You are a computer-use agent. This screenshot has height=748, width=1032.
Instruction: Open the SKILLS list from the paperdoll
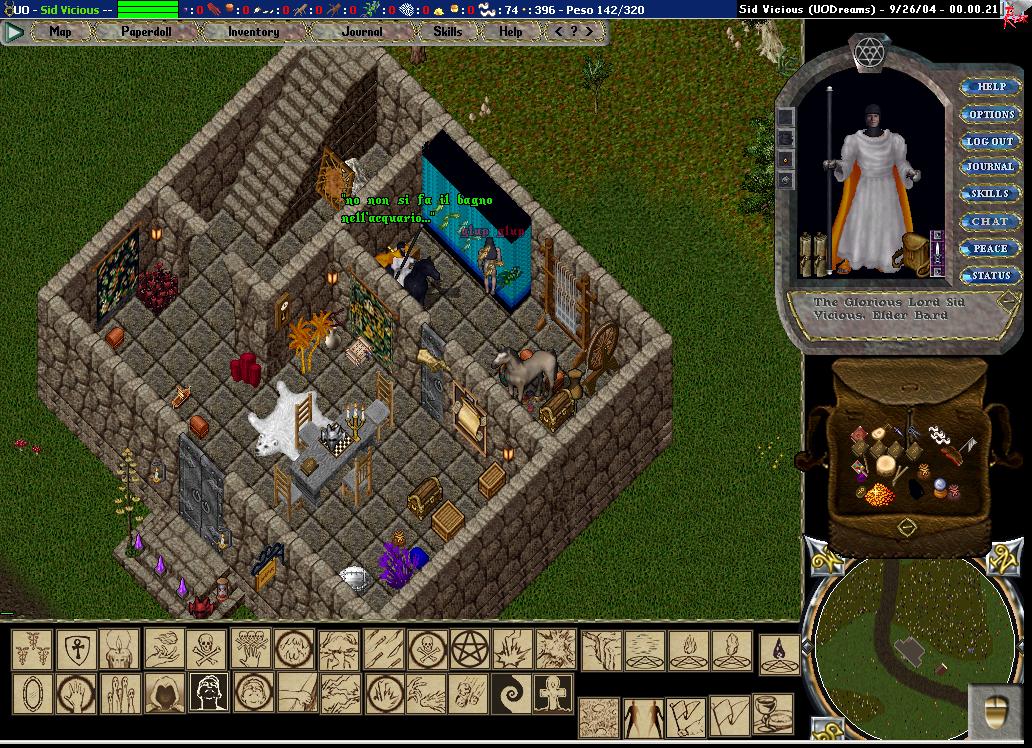point(990,194)
